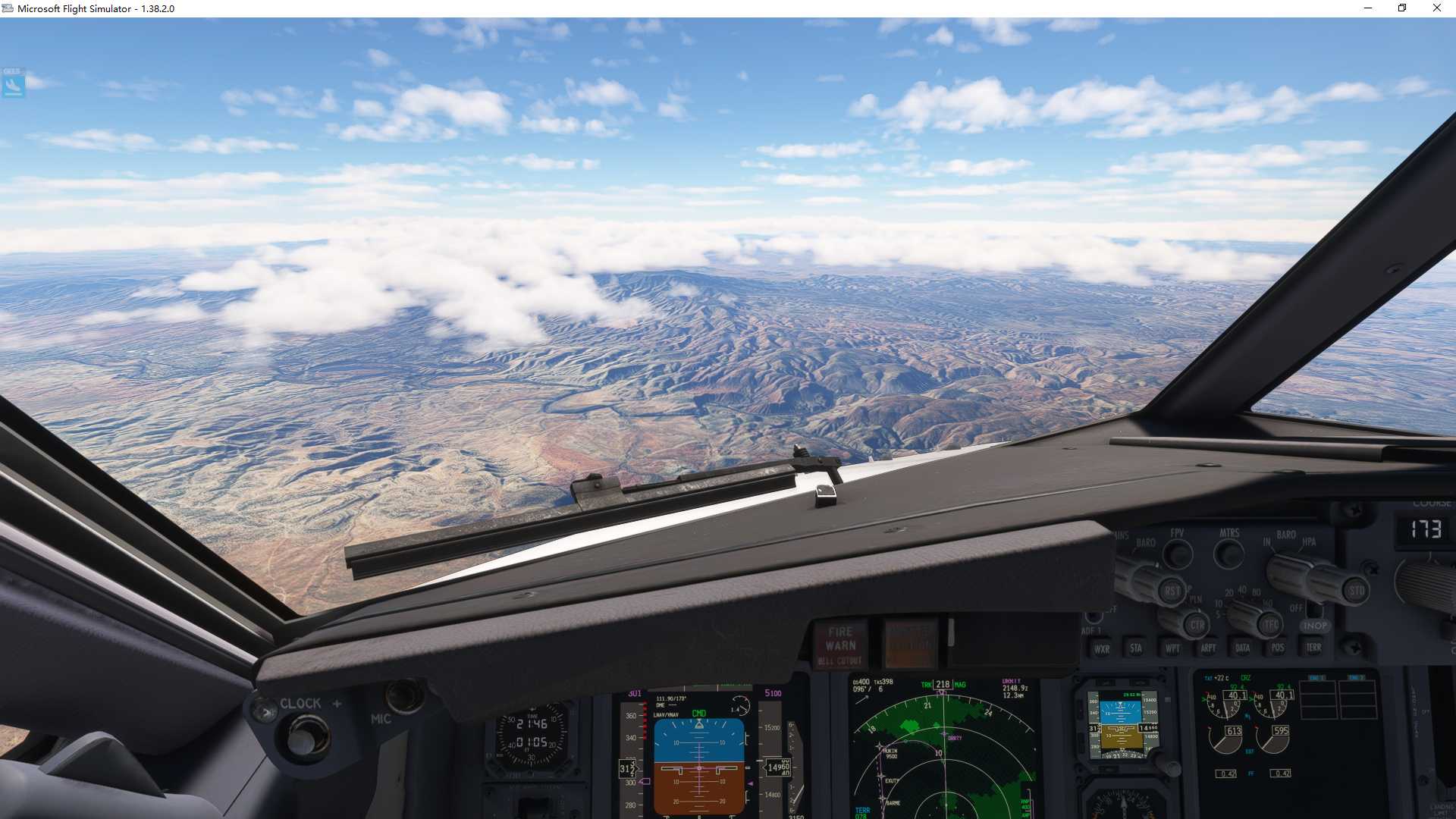The image size is (1456, 819).
Task: Select the WXR weather radar overlay button
Action: point(1103,647)
